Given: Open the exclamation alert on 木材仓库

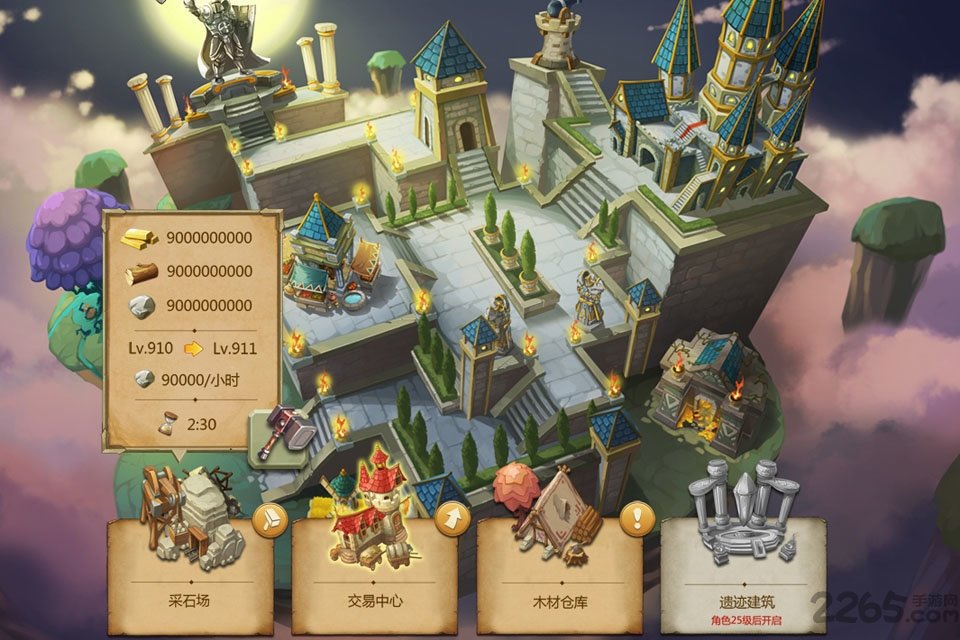Looking at the screenshot, I should (x=637, y=518).
